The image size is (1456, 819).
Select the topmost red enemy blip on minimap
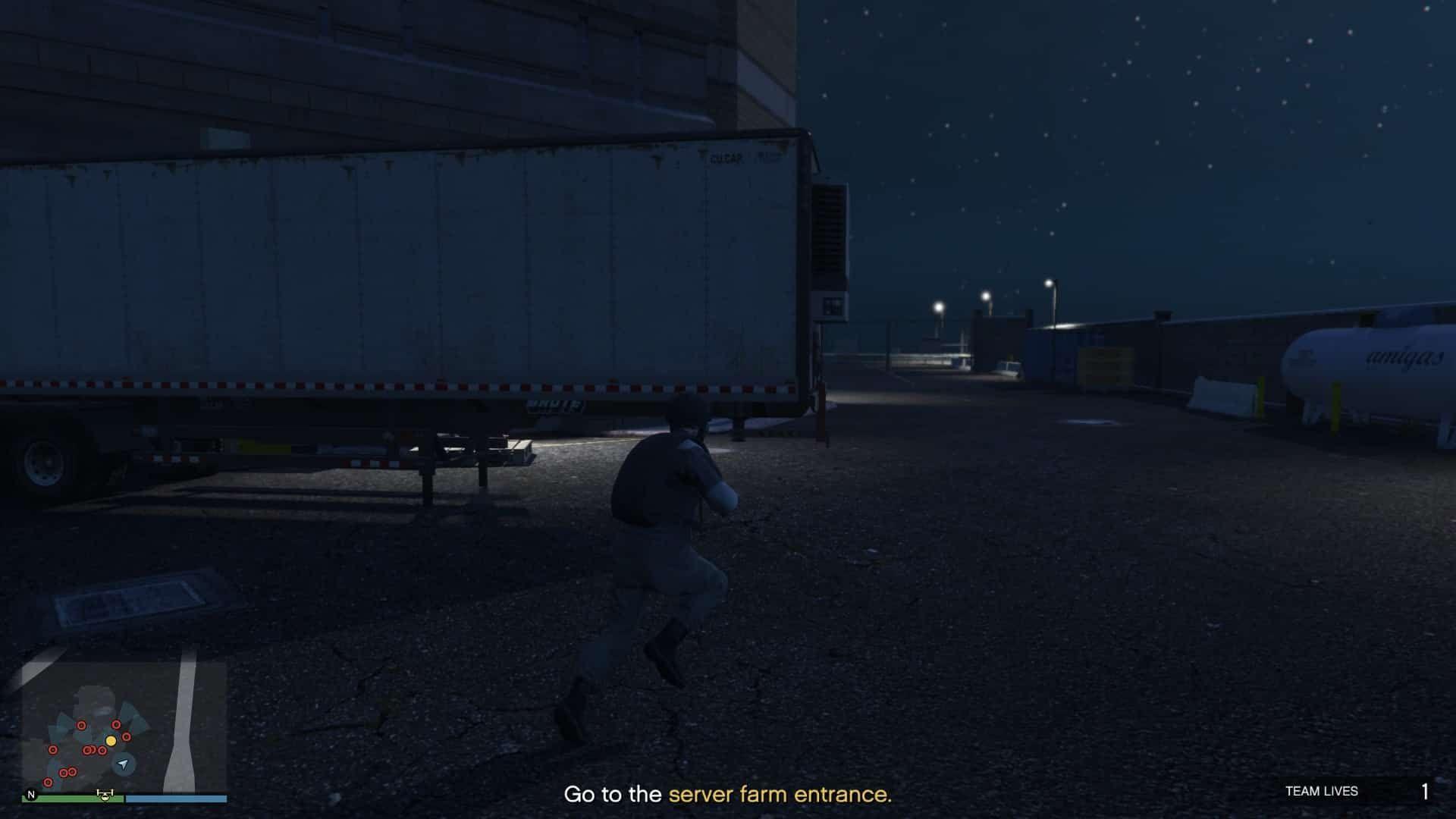point(116,724)
